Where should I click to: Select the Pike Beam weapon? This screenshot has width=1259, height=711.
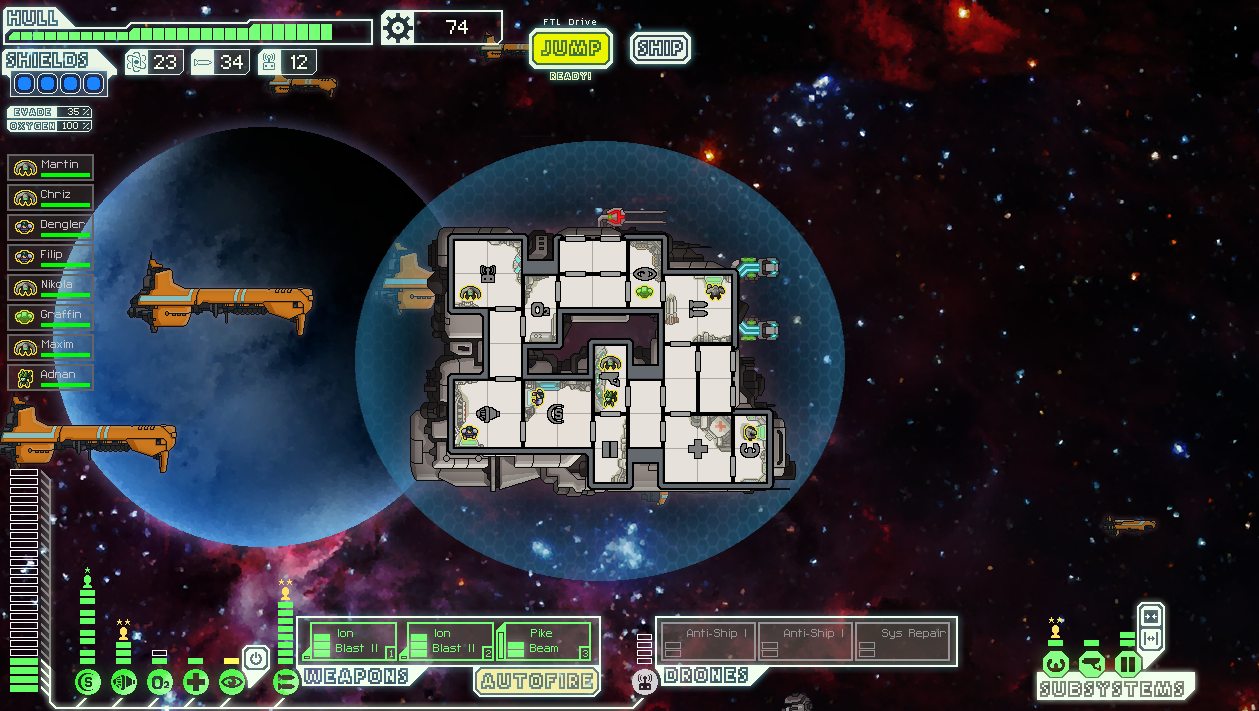click(x=545, y=641)
